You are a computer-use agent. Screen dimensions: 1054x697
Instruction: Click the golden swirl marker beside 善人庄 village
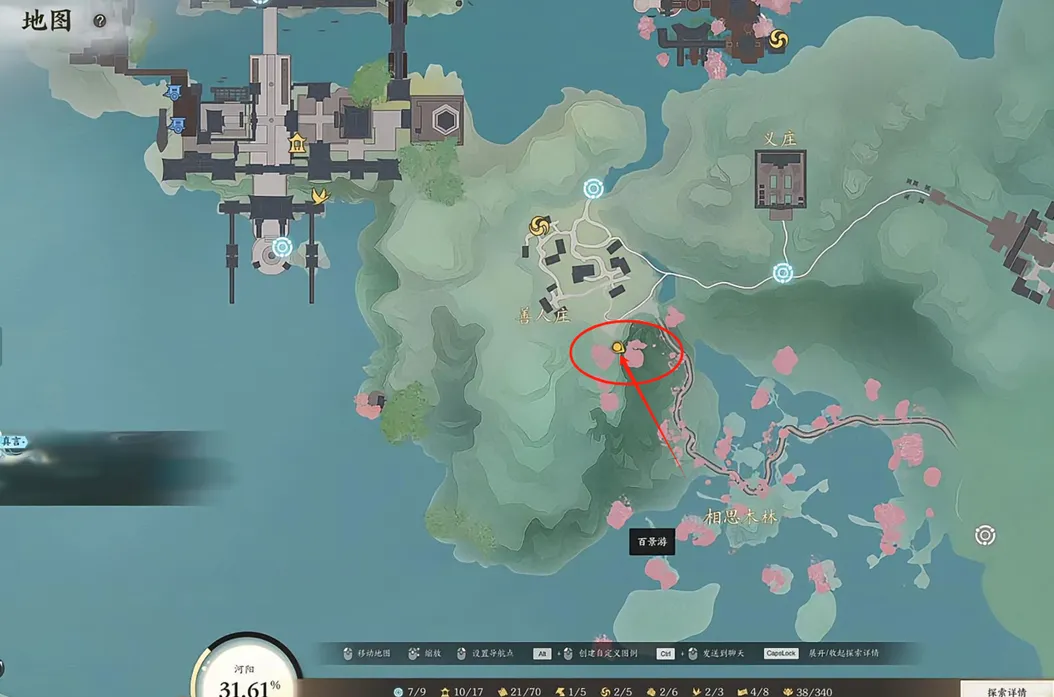pyautogui.click(x=540, y=227)
